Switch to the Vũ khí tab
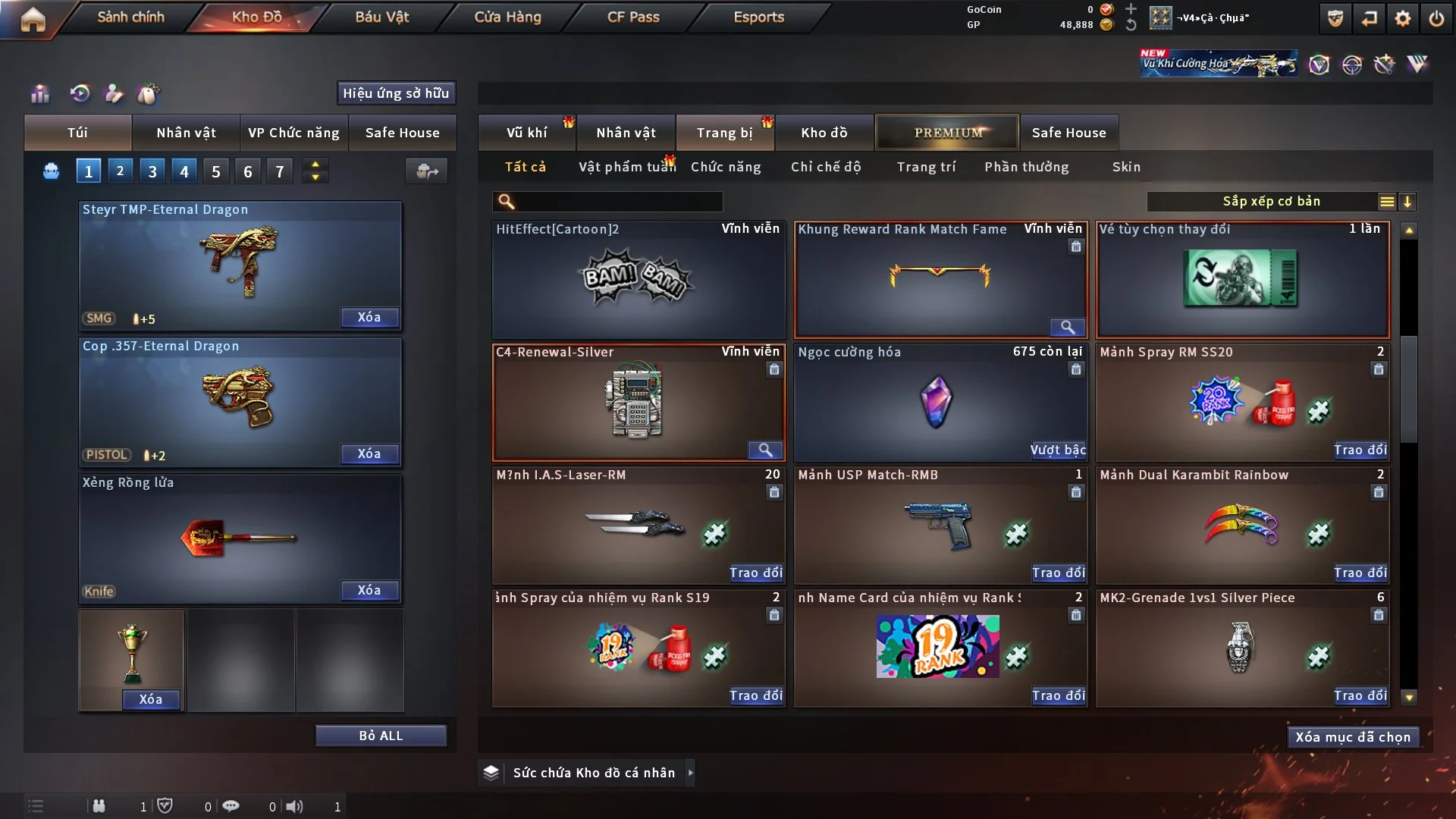 (526, 133)
